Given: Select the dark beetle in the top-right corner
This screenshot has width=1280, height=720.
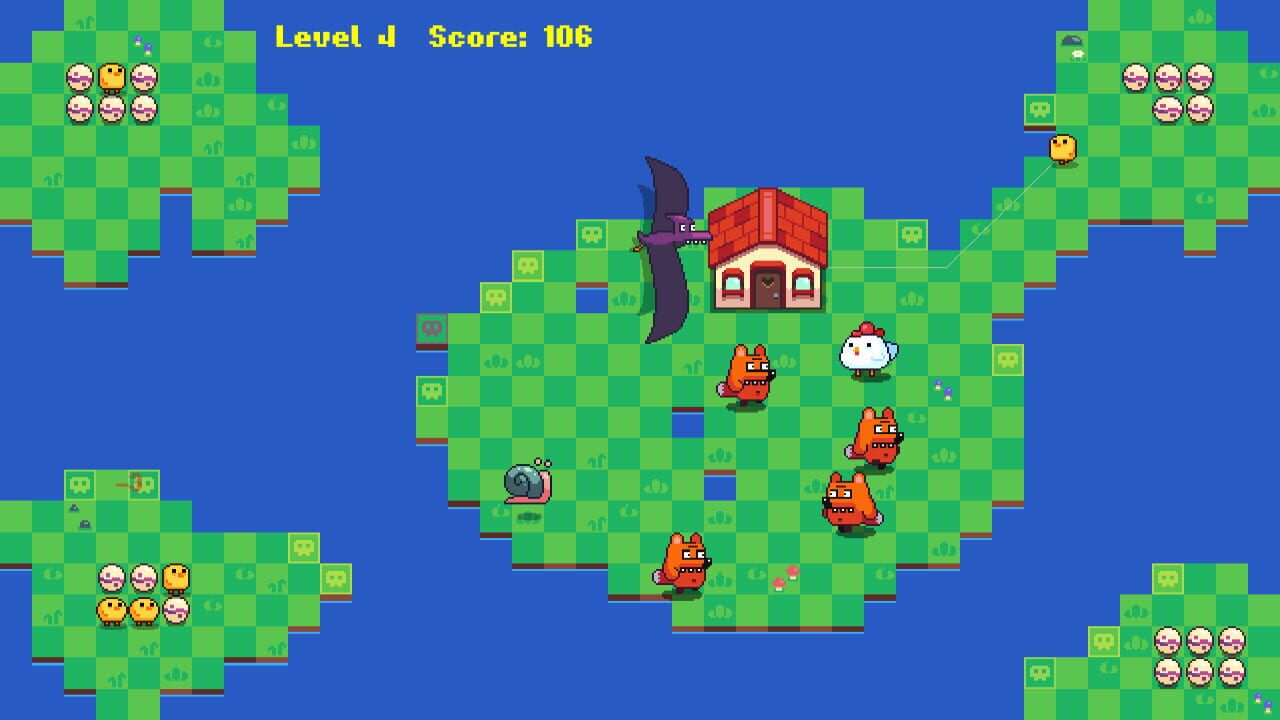Looking at the screenshot, I should point(1071,38).
